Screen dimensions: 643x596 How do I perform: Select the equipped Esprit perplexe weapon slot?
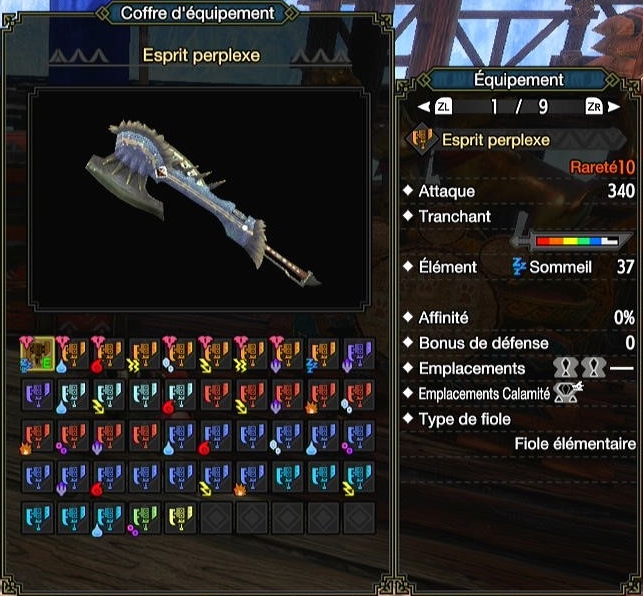pos(37,355)
